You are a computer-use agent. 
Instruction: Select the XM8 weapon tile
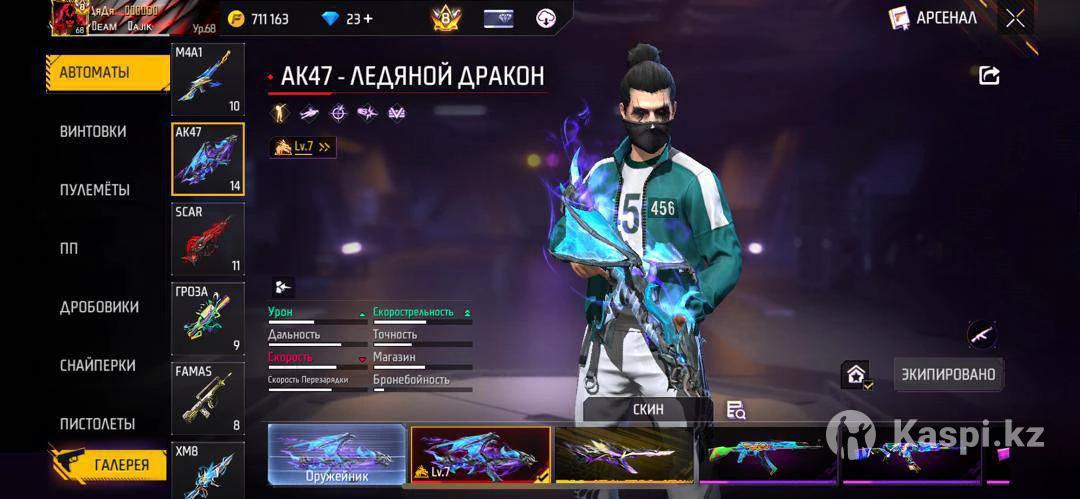208,470
